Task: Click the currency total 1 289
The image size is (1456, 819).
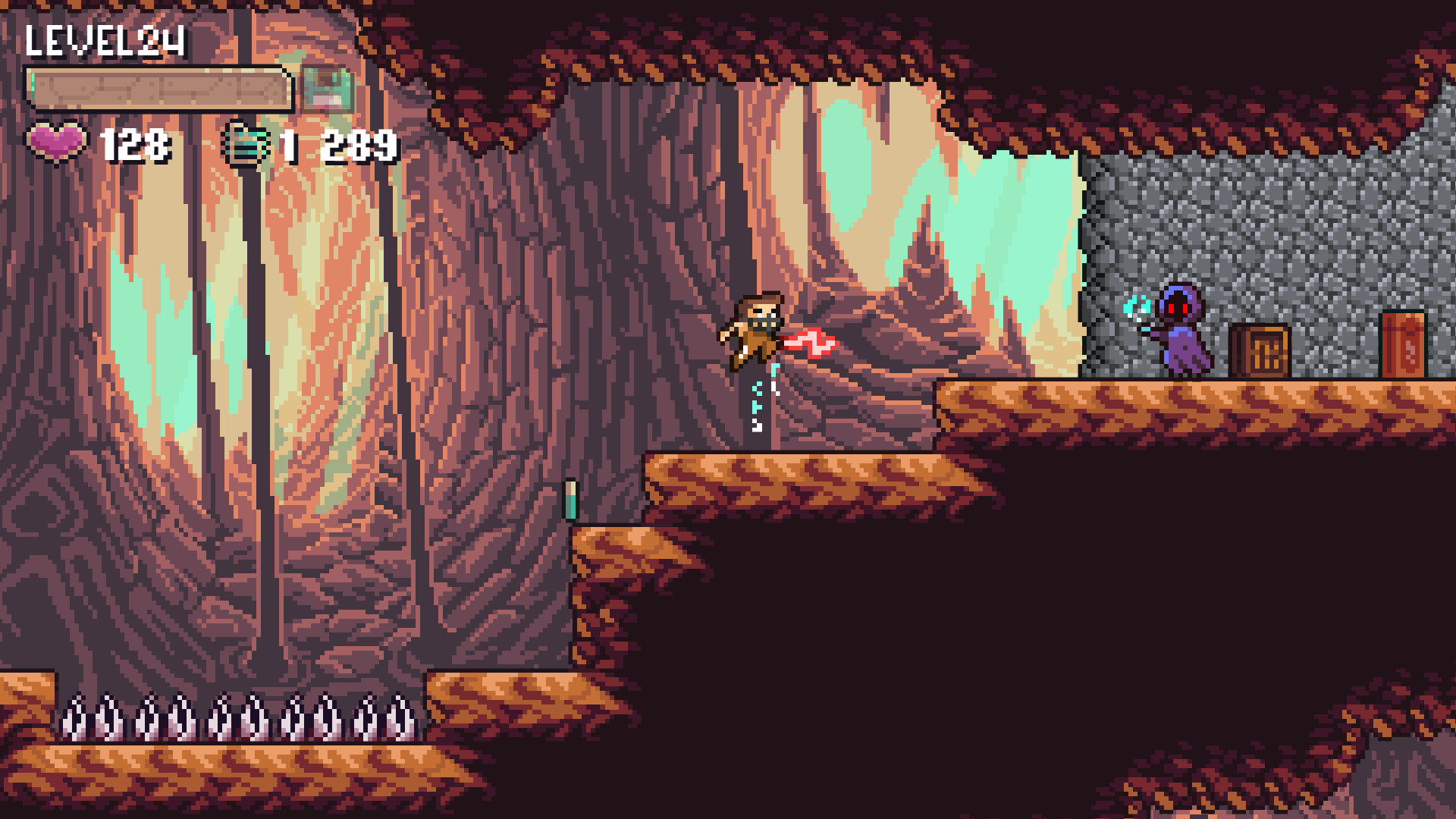Action: (334, 144)
